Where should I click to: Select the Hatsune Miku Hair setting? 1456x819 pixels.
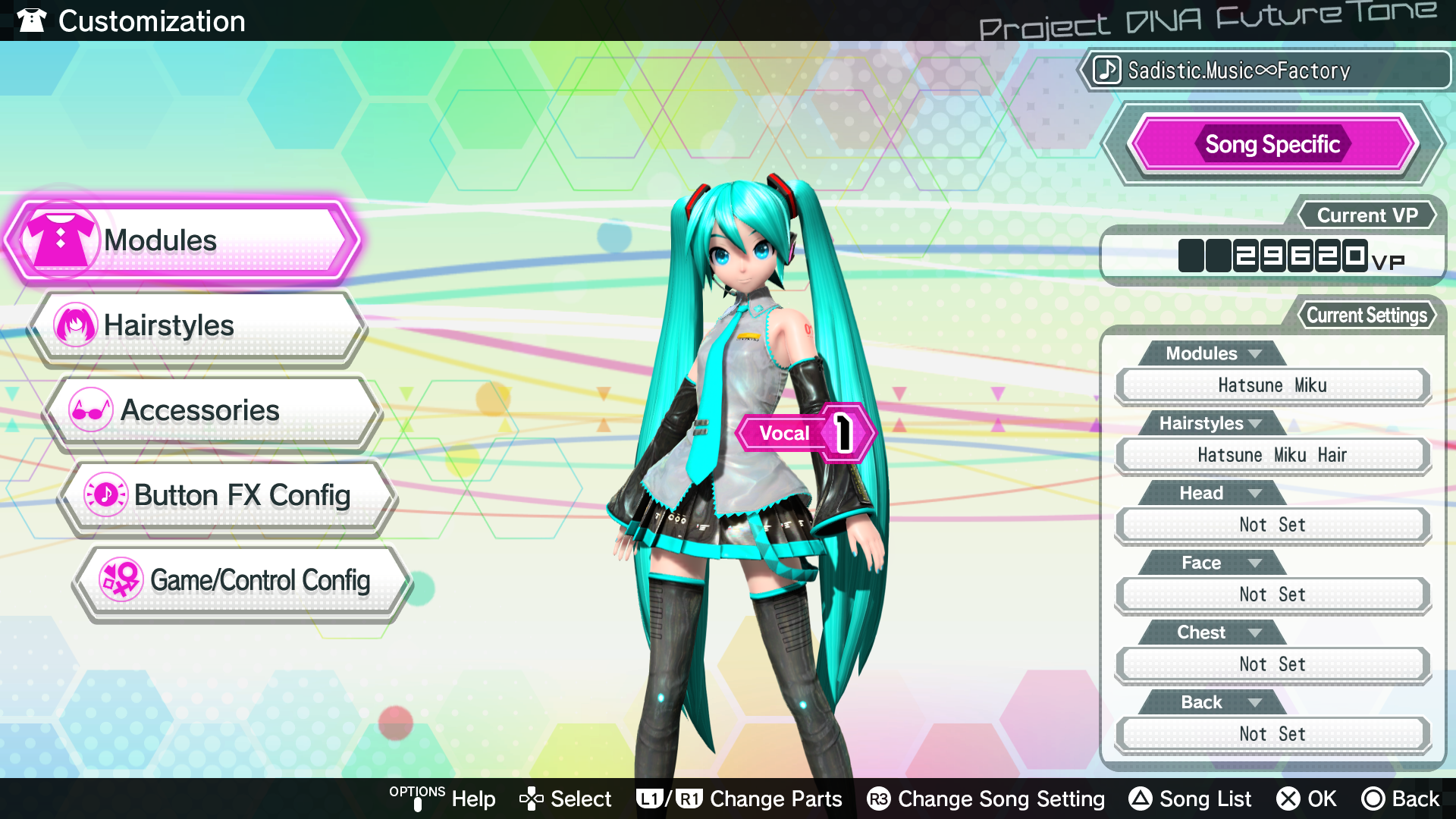(x=1272, y=455)
